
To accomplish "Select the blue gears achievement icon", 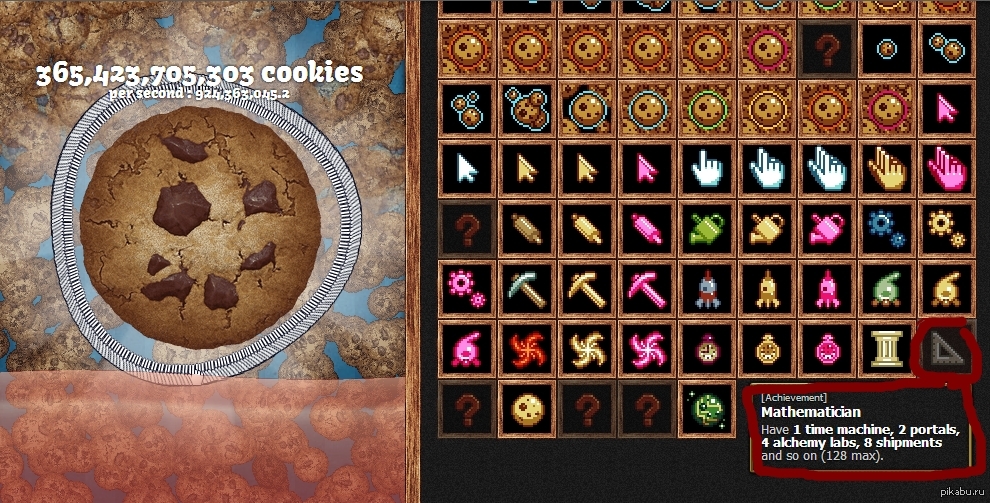I will point(885,228).
